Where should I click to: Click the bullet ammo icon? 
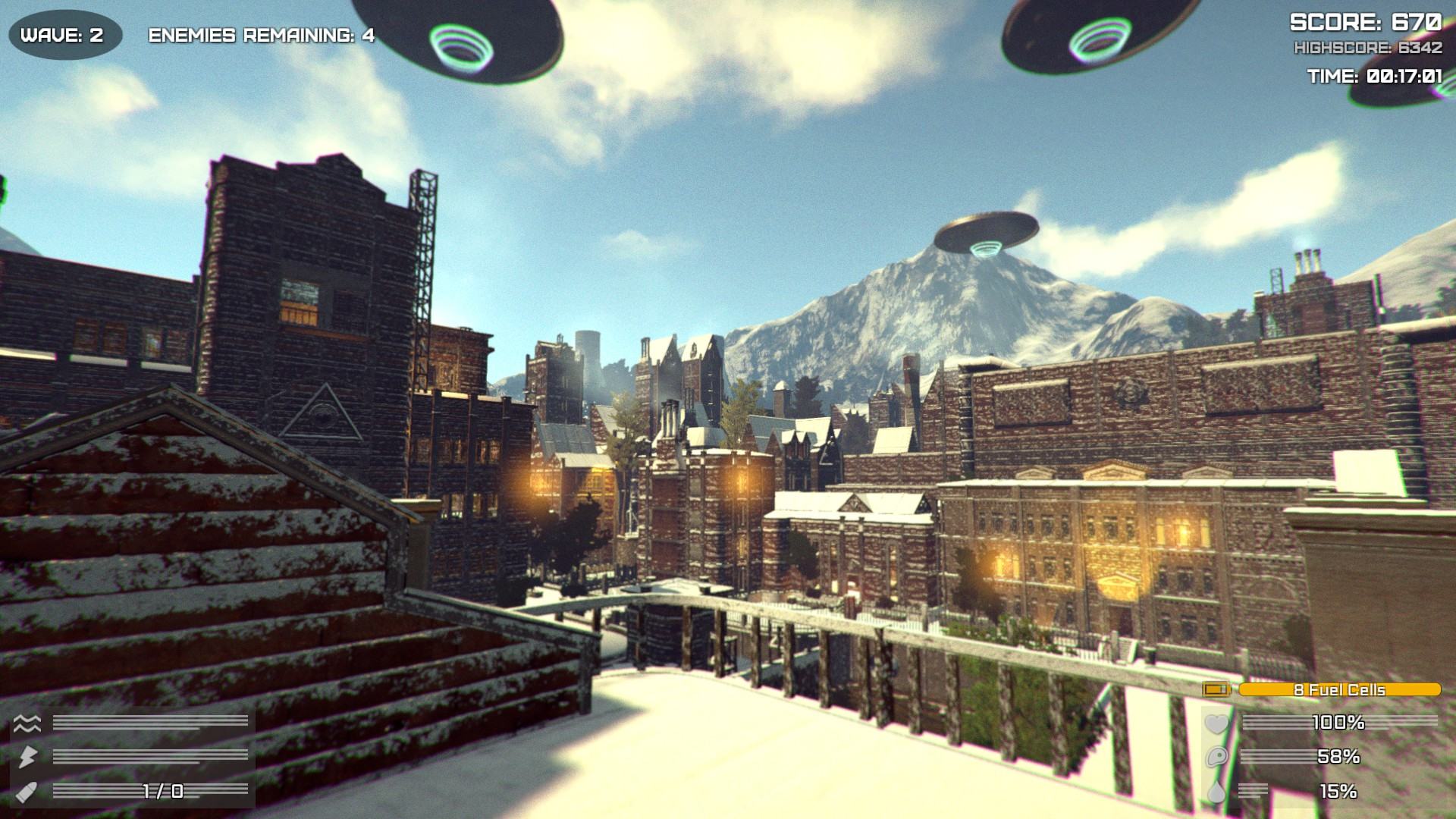(26, 791)
